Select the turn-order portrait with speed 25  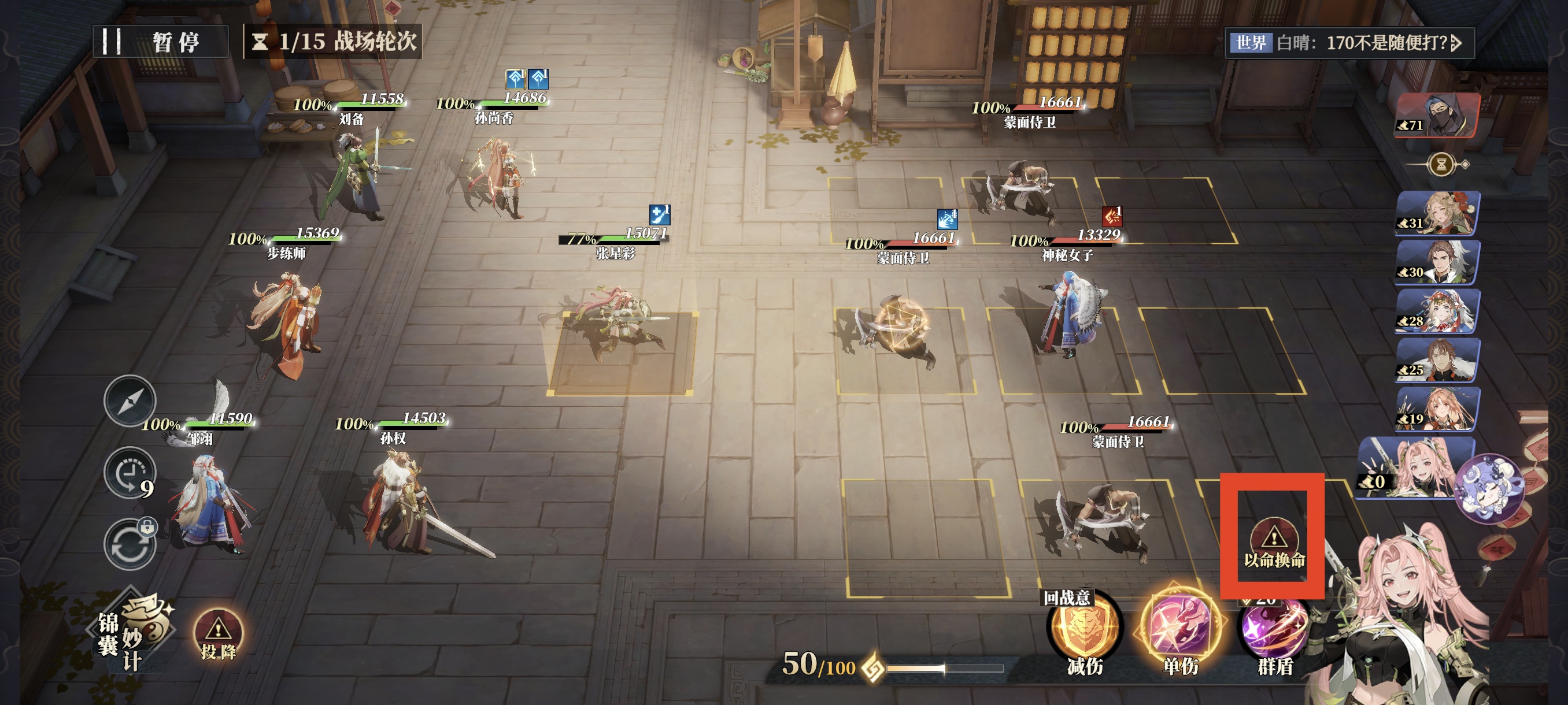1438,360
